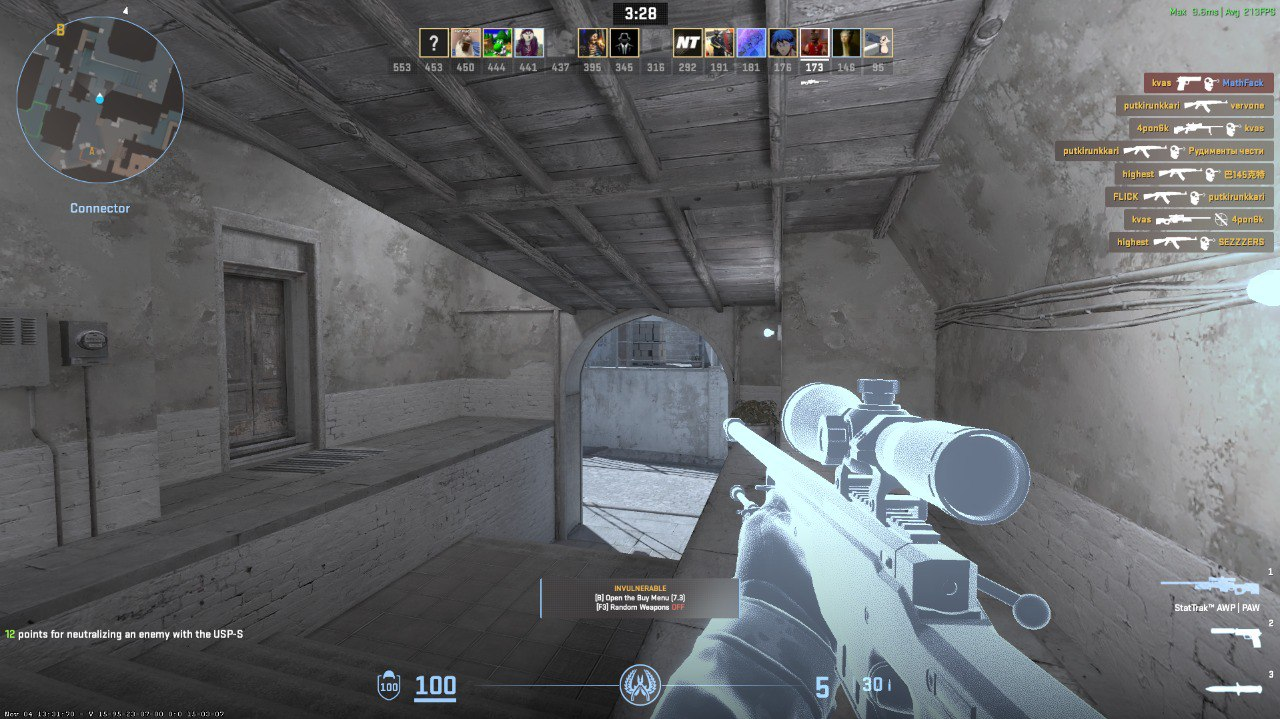
Task: Choose the green Yoshi player avatar
Action: coord(497,43)
